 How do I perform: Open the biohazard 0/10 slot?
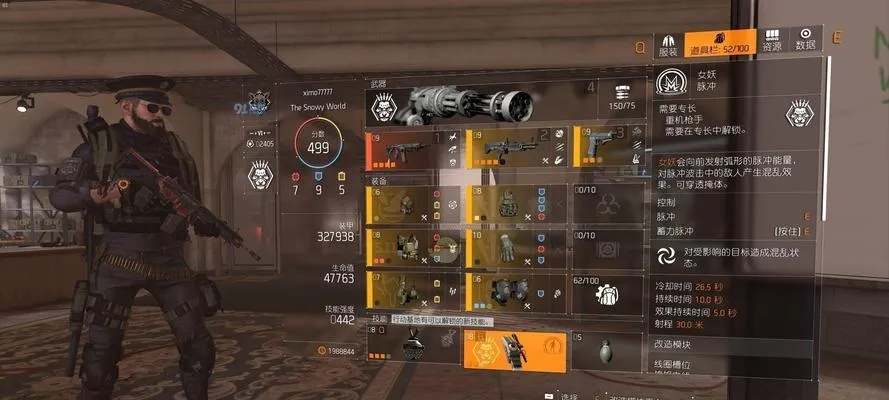(607, 205)
